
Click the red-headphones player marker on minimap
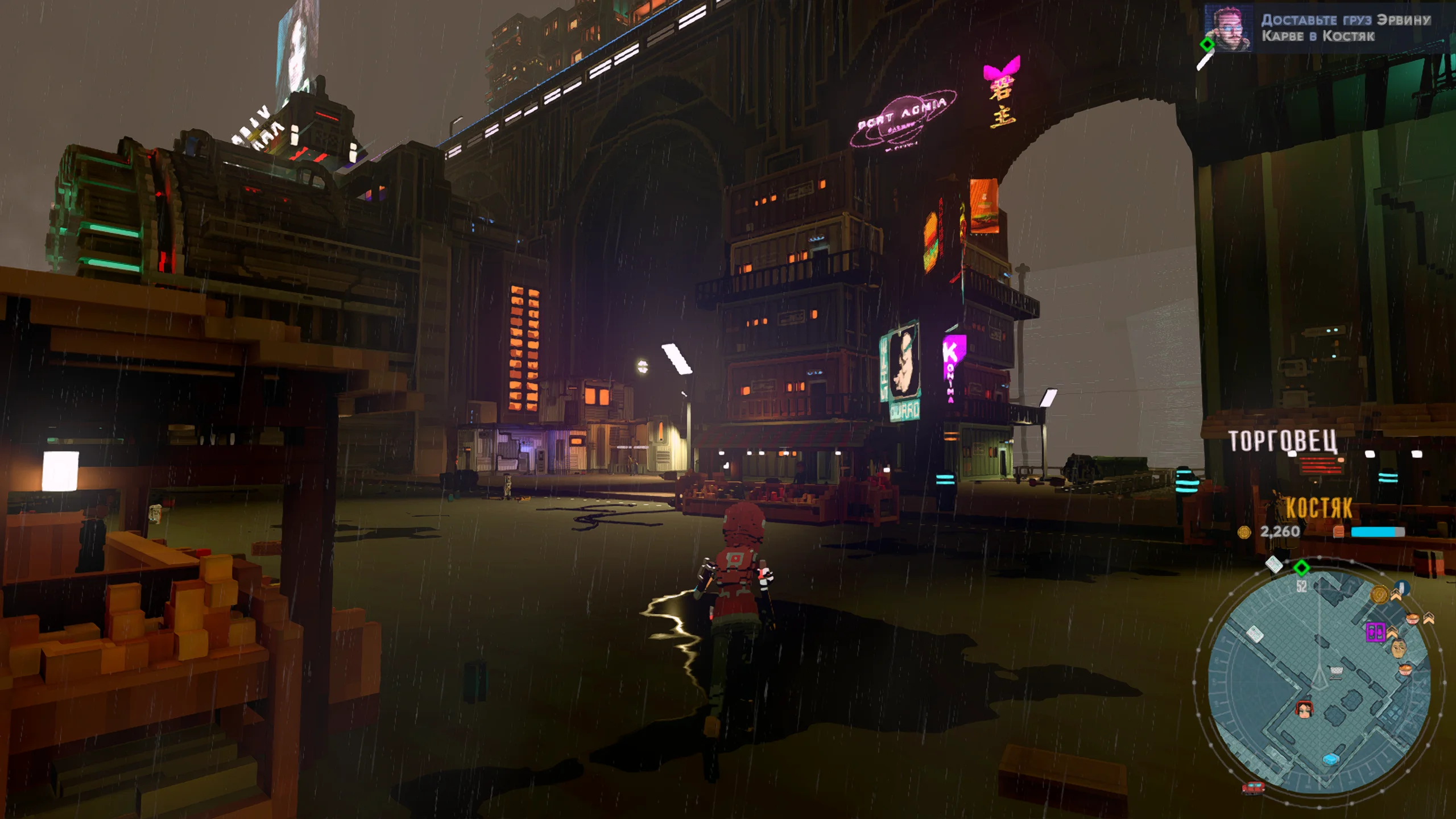1304,710
